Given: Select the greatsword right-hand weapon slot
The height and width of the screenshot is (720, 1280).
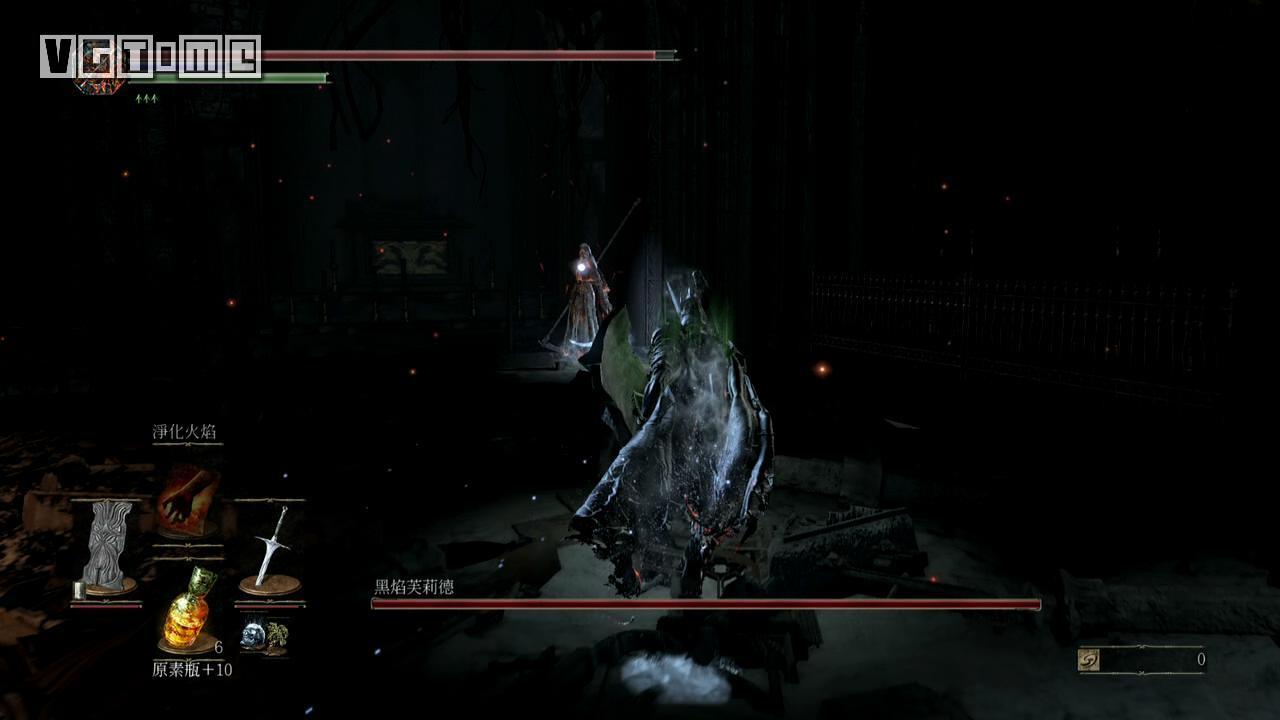Looking at the screenshot, I should pyautogui.click(x=270, y=548).
